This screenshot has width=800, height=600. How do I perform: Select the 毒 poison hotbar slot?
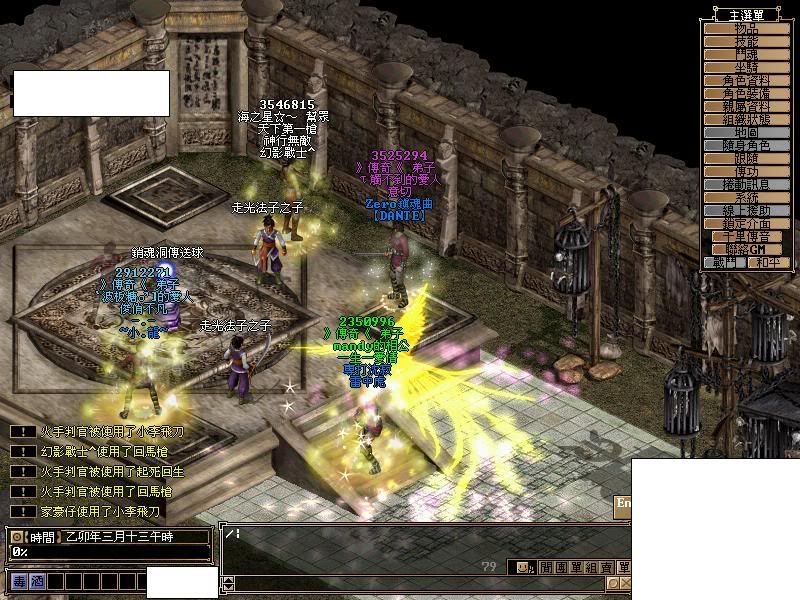19,580
